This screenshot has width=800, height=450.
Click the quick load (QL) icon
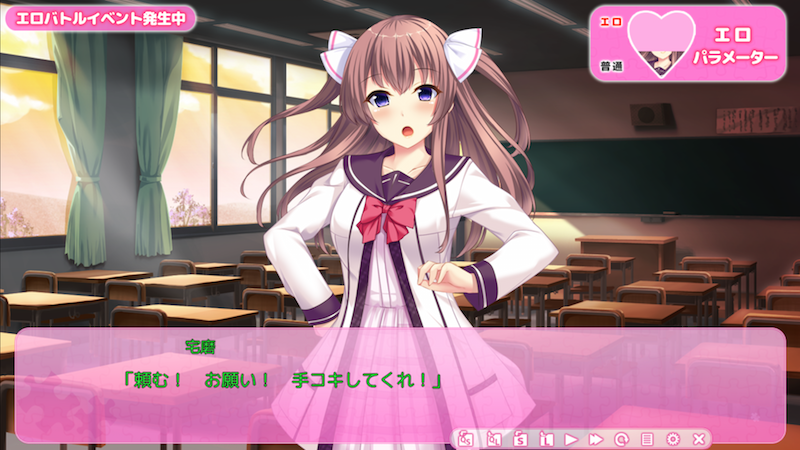pos(493,438)
